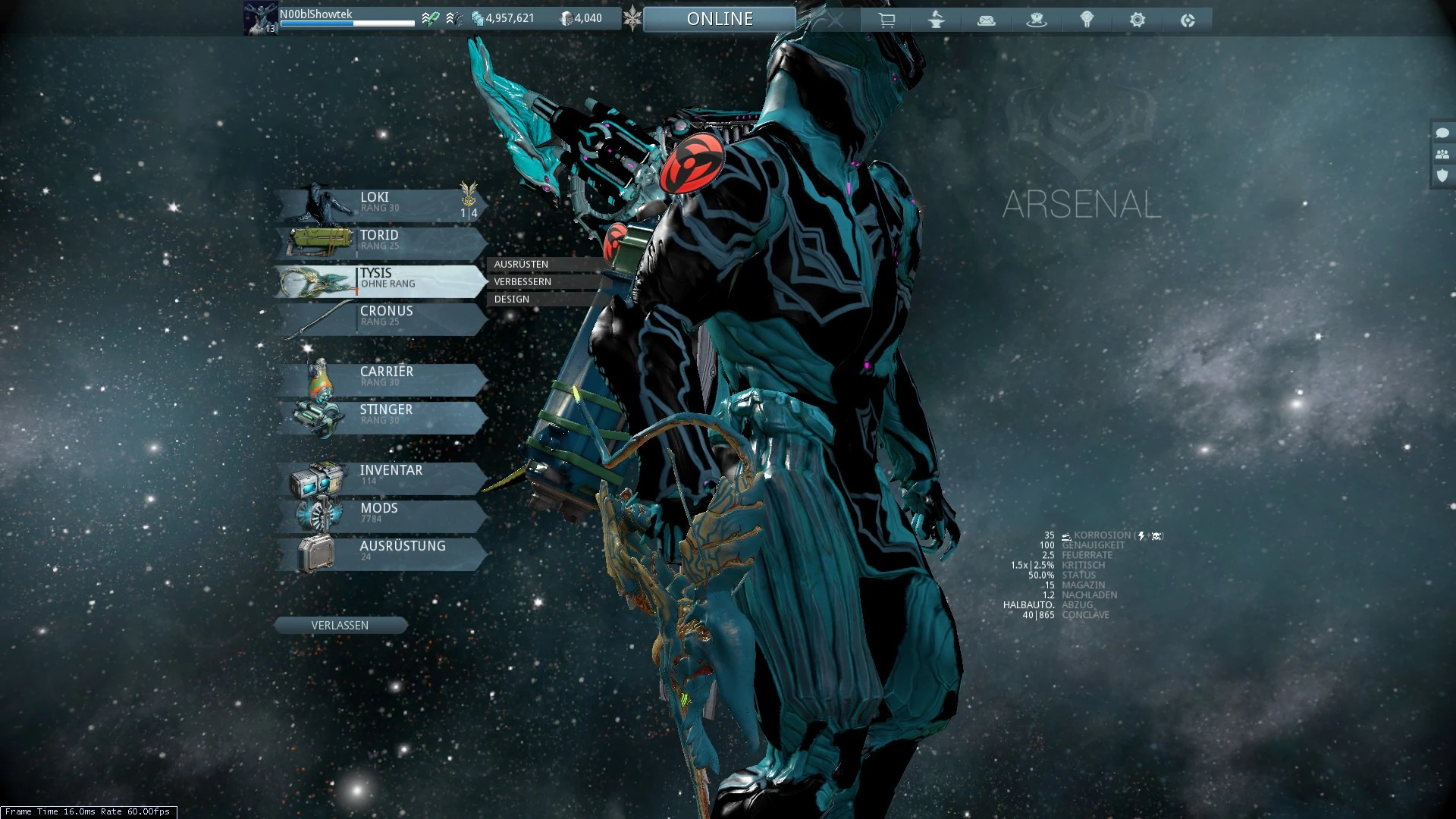
Task: Open the clan menu shield icon
Action: [x=1442, y=177]
